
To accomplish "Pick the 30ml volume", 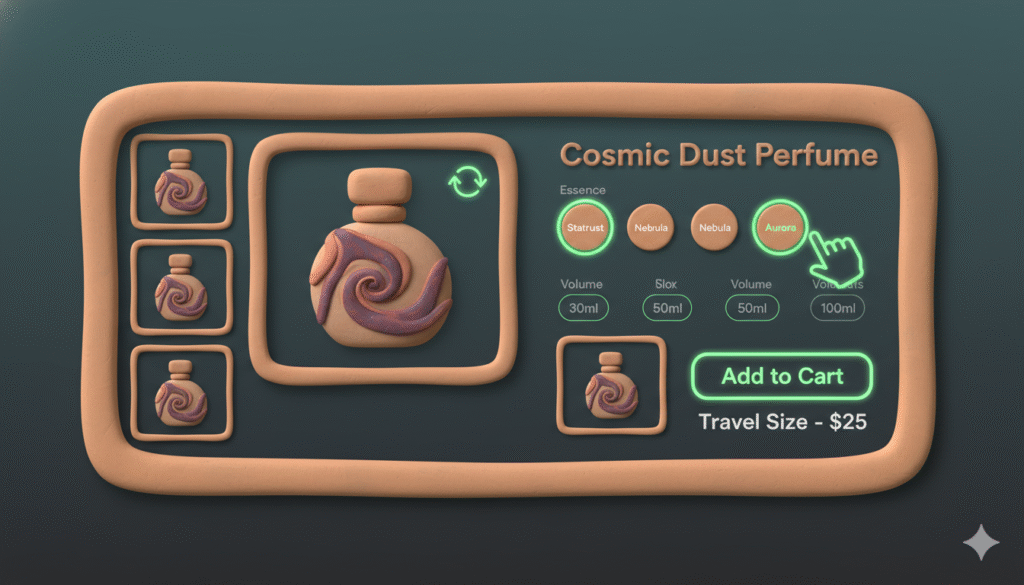I will click(x=584, y=309).
